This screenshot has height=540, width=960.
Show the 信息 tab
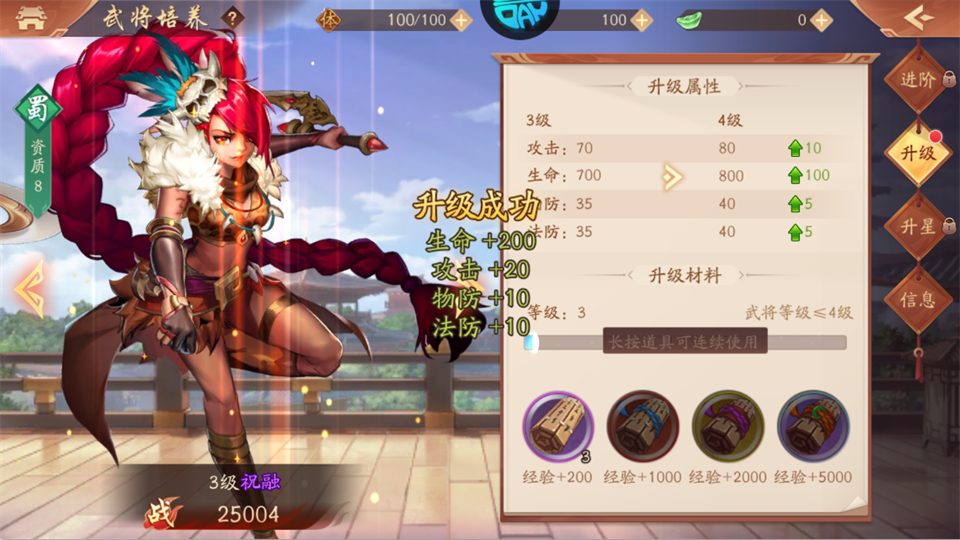917,299
